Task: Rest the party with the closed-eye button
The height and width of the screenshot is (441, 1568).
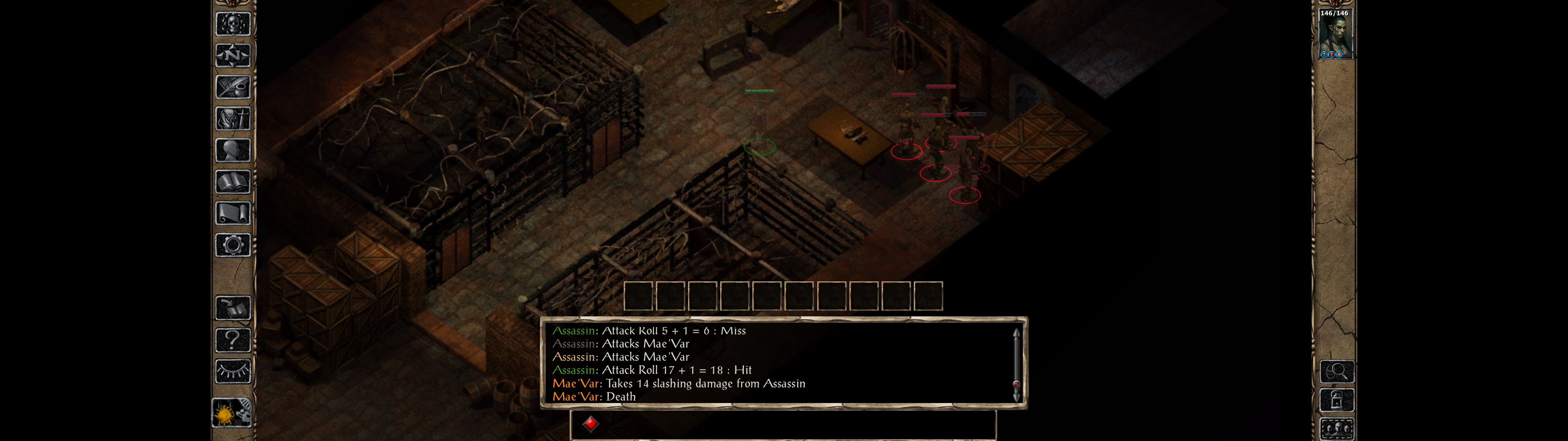Action: coord(232,371)
